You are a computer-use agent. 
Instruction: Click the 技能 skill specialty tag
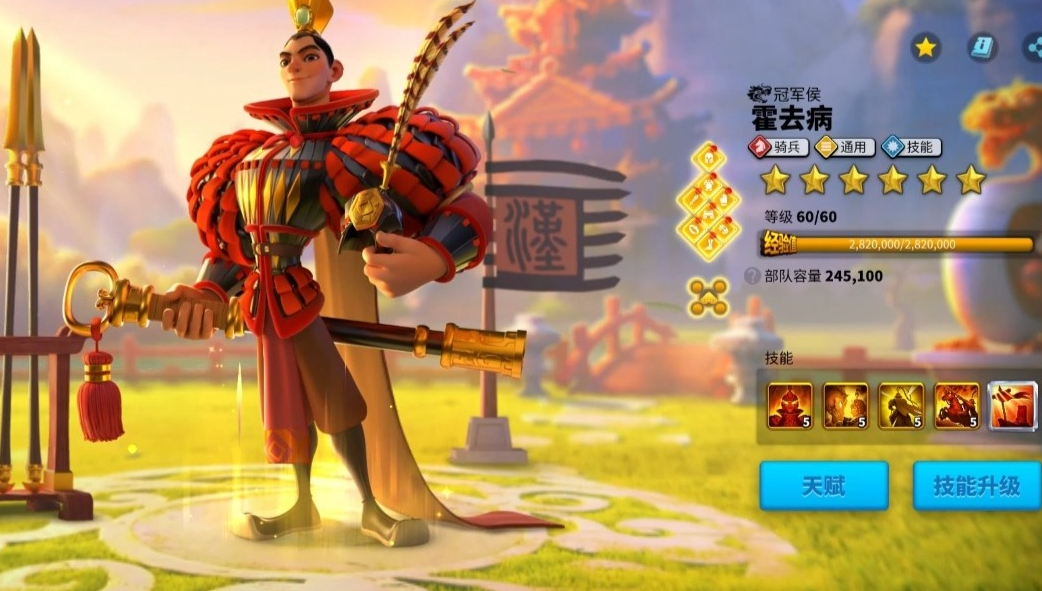tap(909, 147)
